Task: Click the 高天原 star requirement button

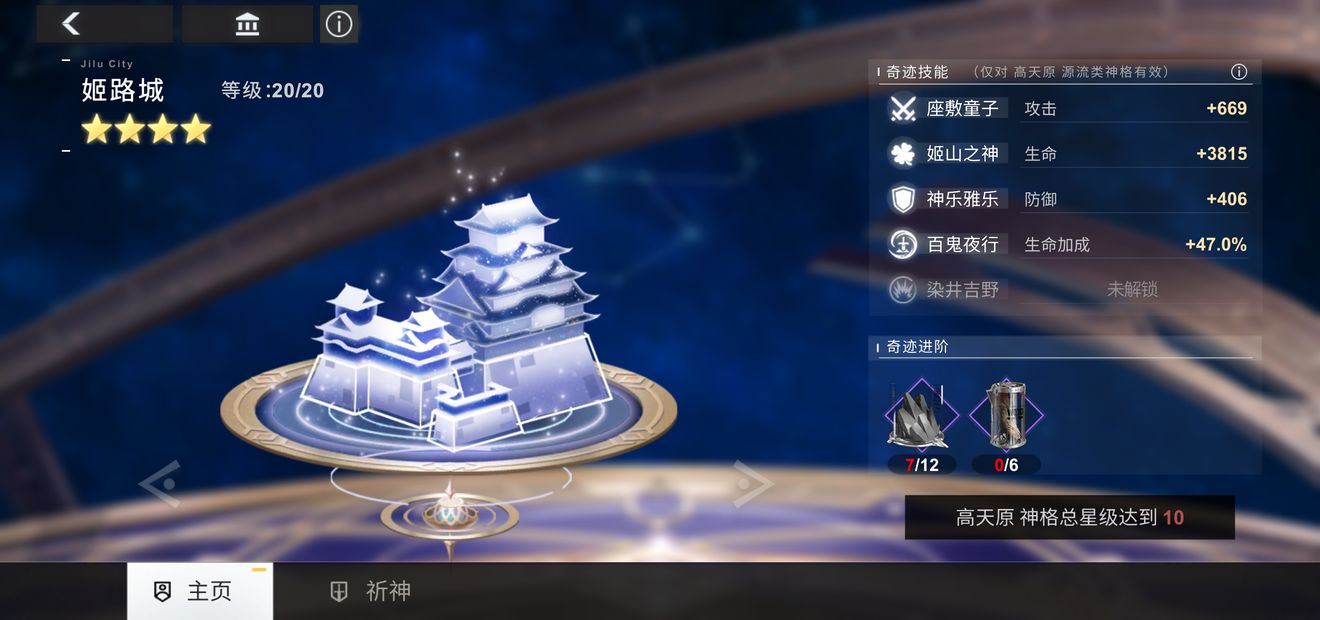Action: click(1069, 518)
